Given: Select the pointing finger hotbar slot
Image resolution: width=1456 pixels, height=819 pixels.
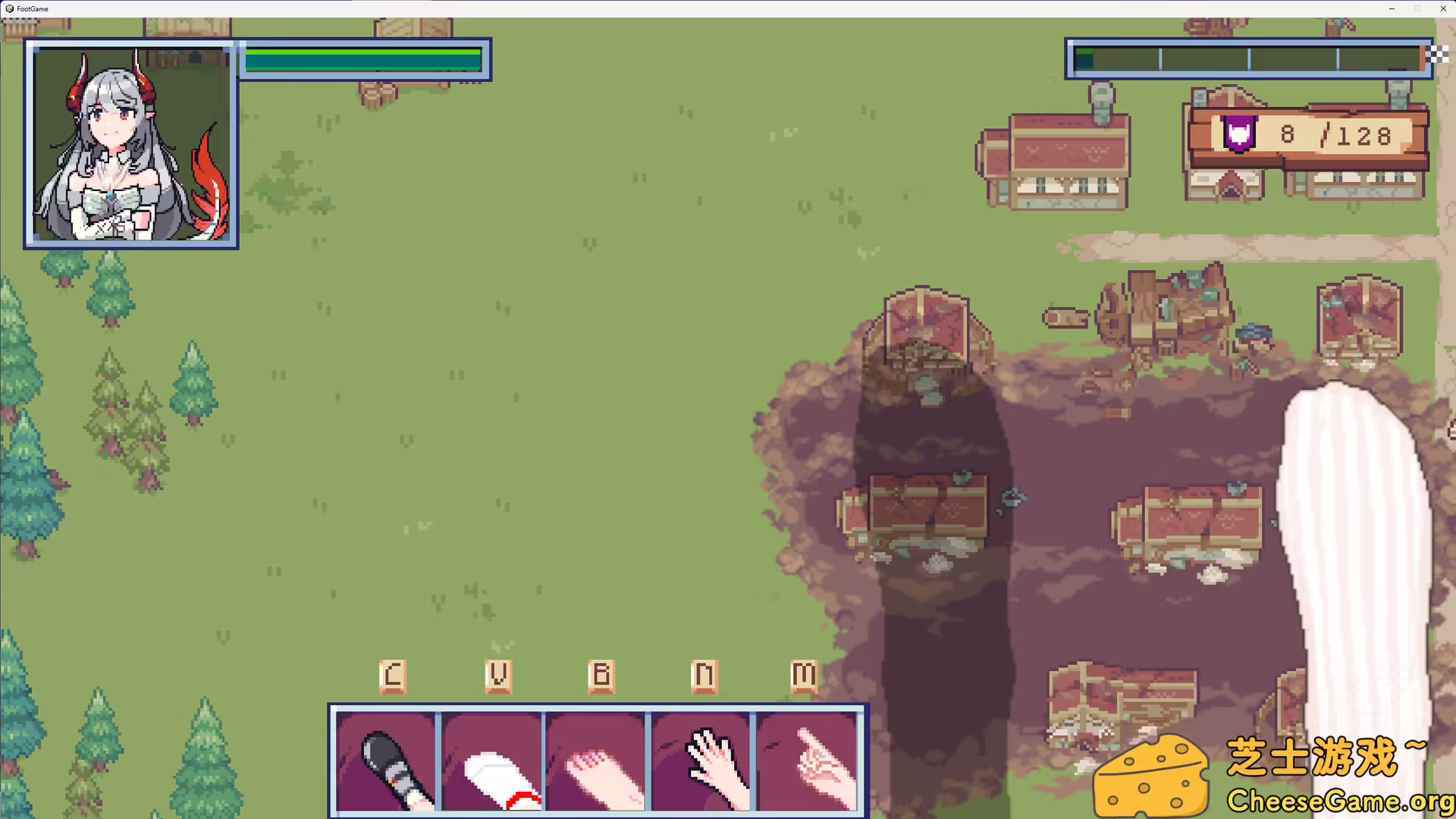Looking at the screenshot, I should point(806,761).
